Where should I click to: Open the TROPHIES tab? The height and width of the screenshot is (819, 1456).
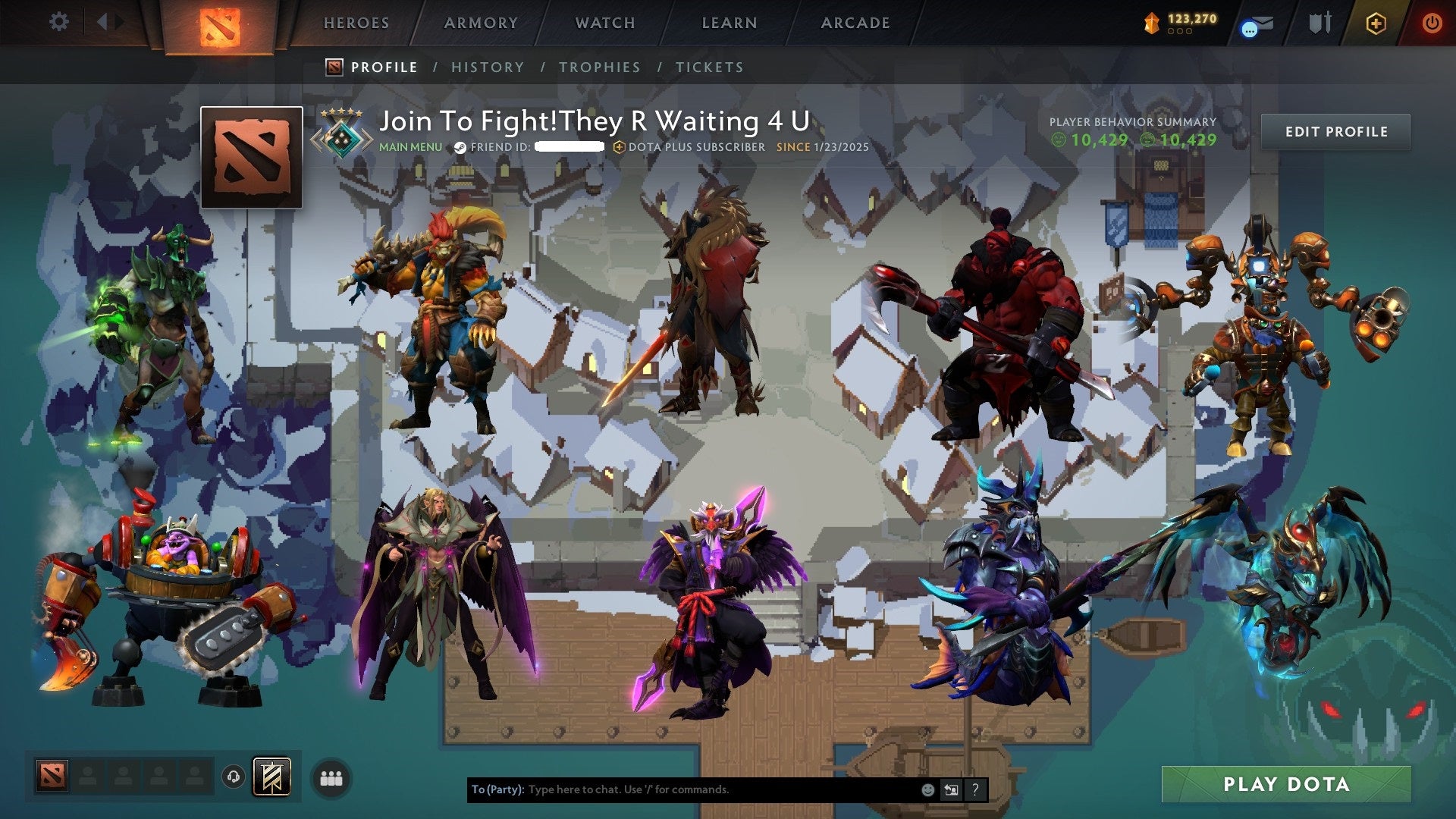[x=598, y=67]
